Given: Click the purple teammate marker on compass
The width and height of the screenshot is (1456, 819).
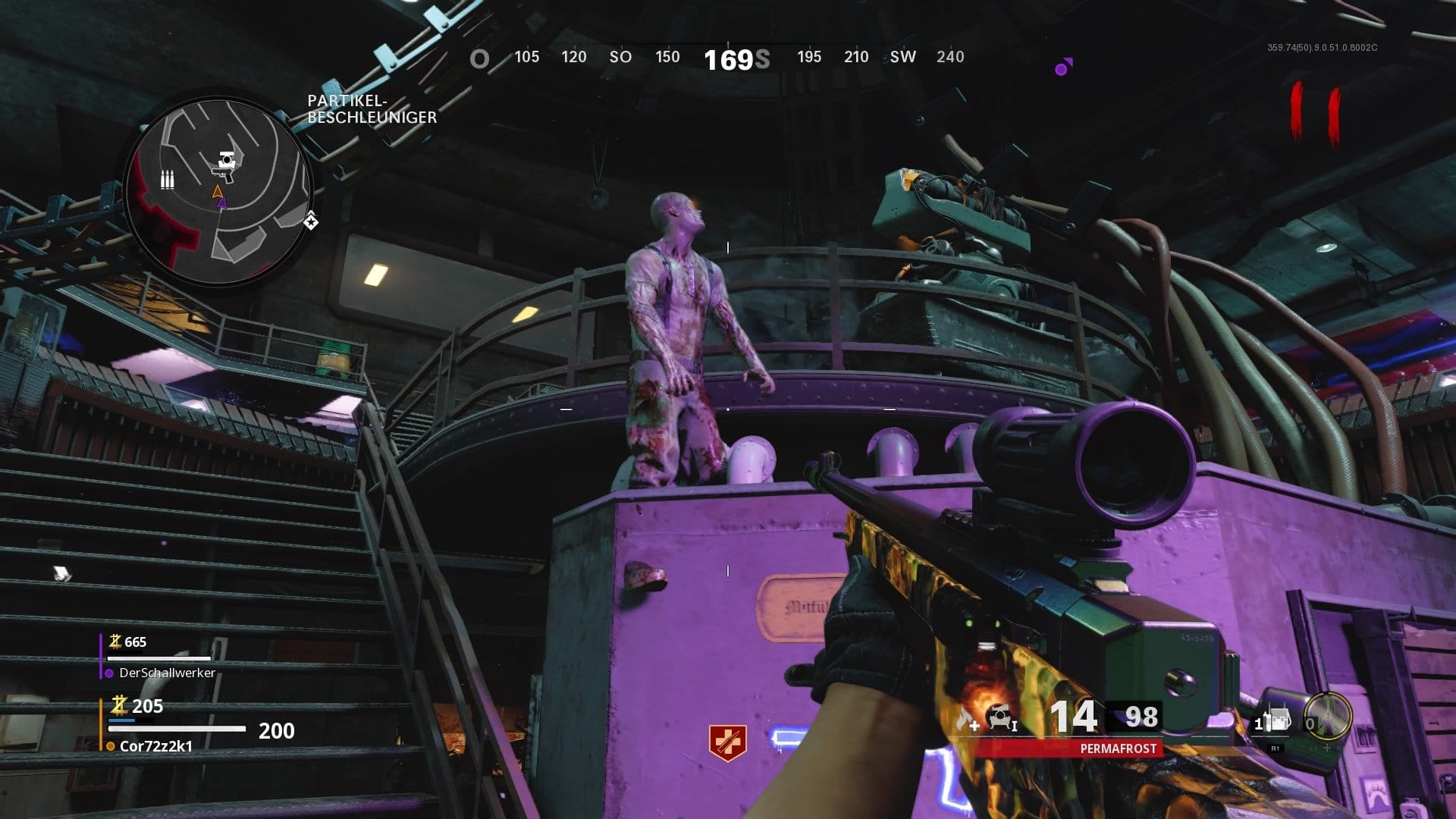Looking at the screenshot, I should point(1063,67).
